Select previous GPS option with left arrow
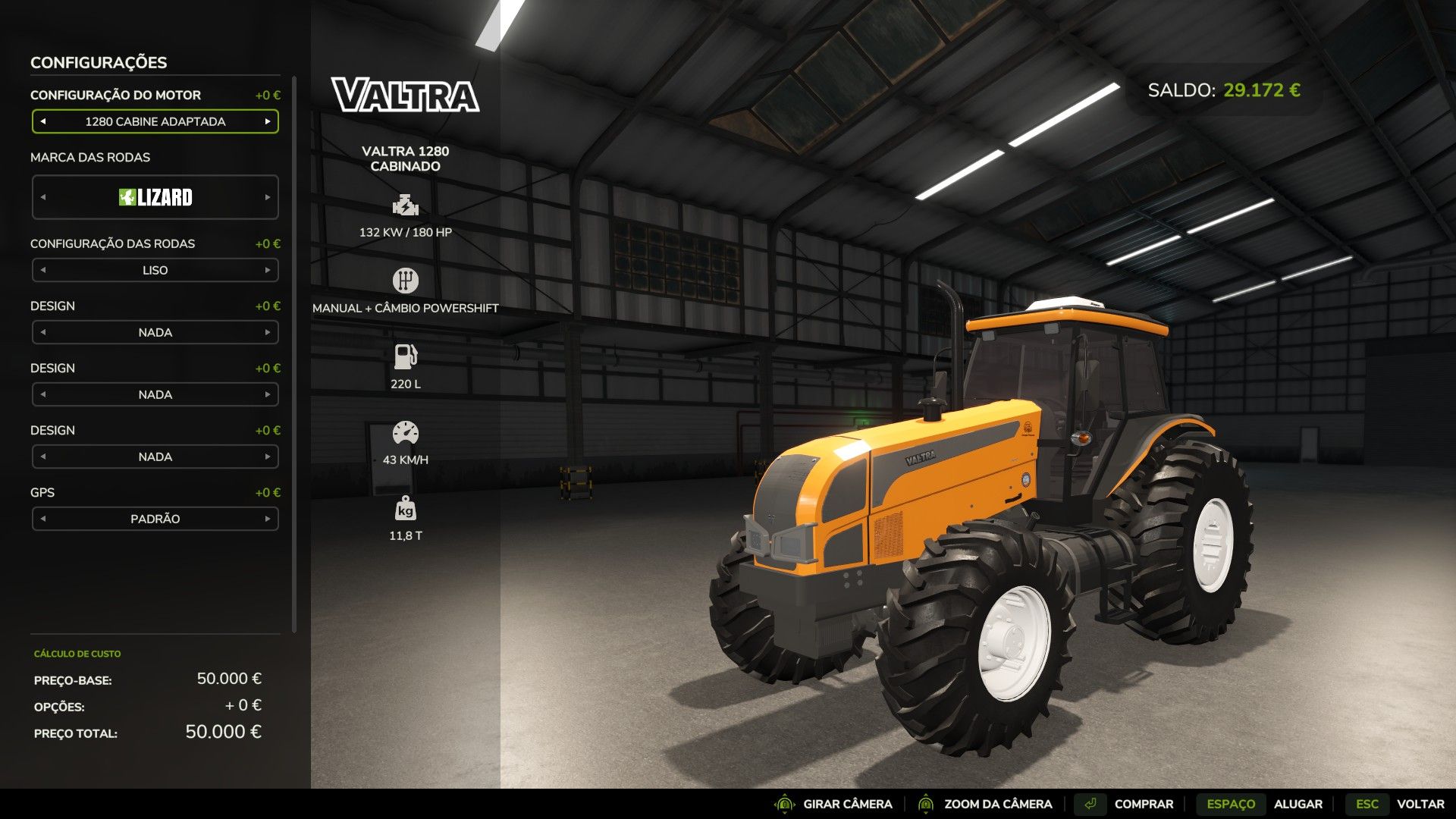Viewport: 1456px width, 819px height. tap(43, 519)
